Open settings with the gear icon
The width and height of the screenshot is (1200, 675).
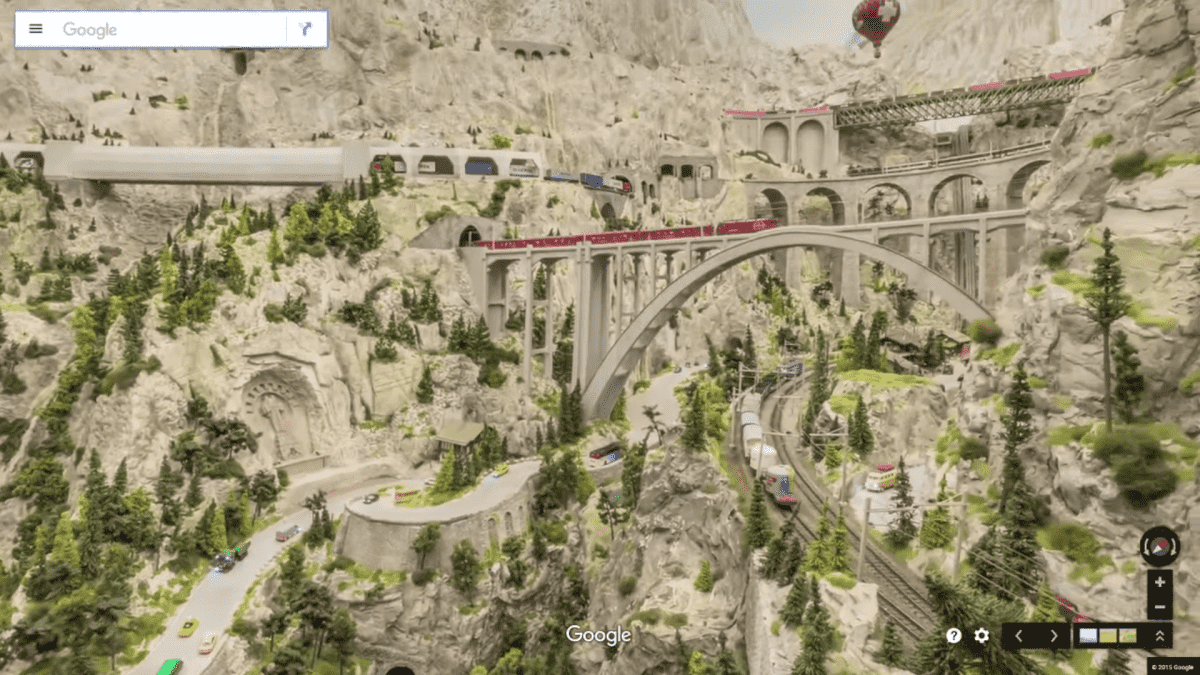pos(982,635)
